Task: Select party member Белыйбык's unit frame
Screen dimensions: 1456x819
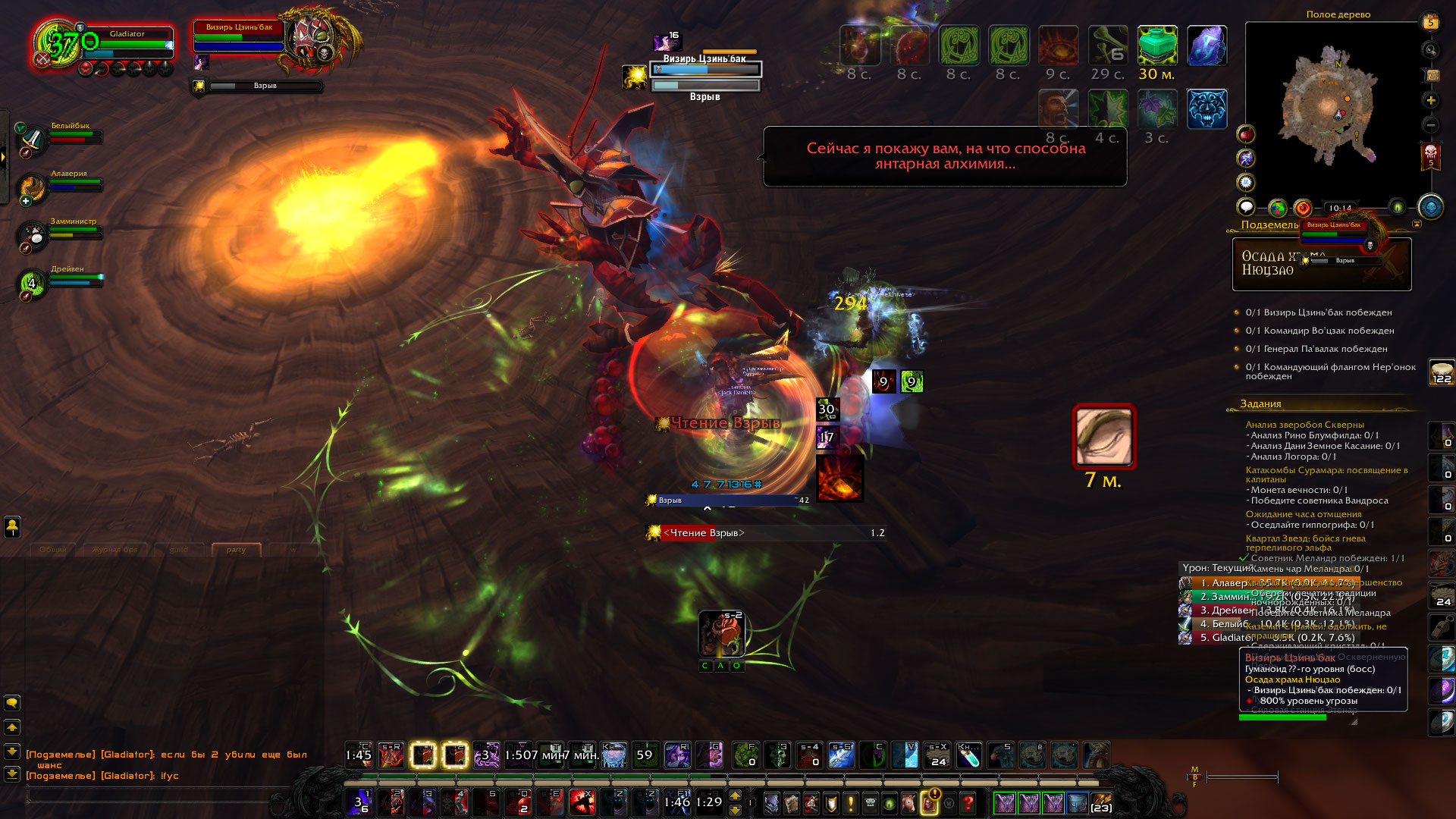Action: [x=72, y=137]
